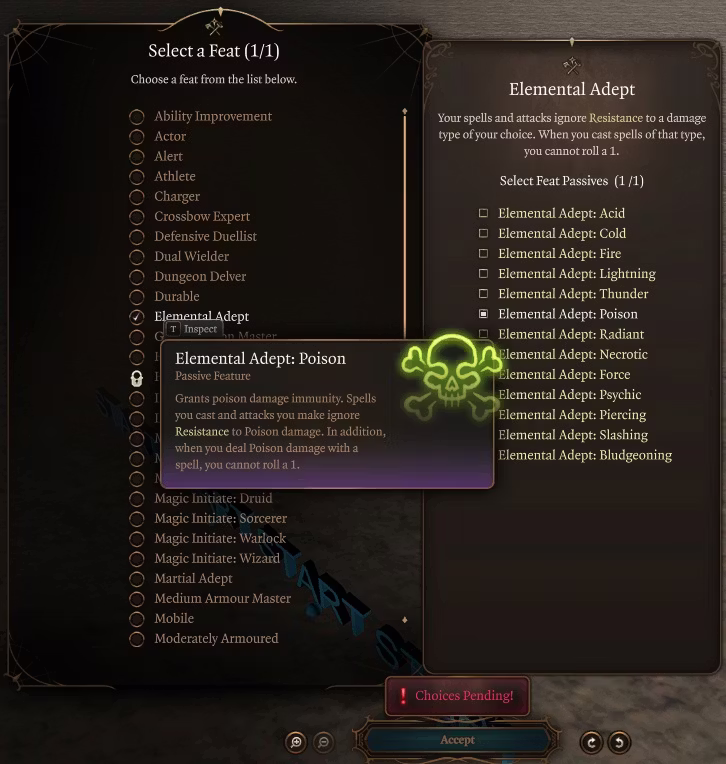Check the Elemental Adept: Fire passive
This screenshot has width=726, height=764.
[484, 254]
